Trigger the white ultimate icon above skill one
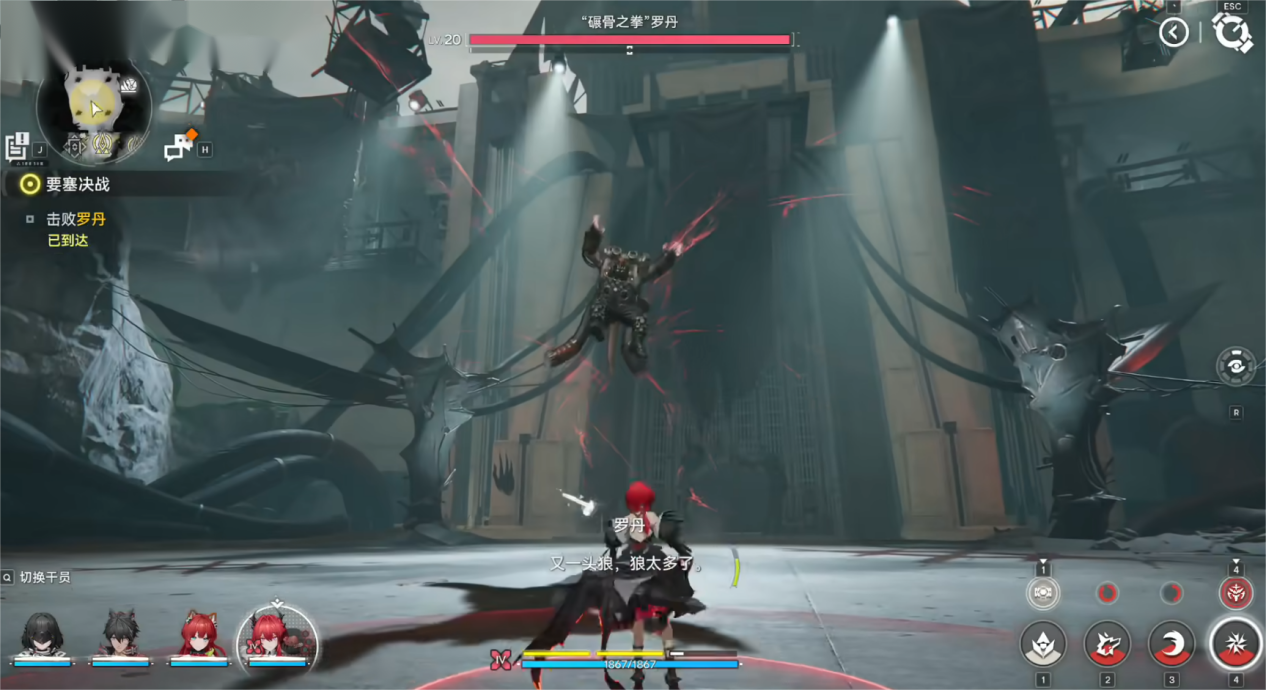The height and width of the screenshot is (690, 1266). [1043, 593]
